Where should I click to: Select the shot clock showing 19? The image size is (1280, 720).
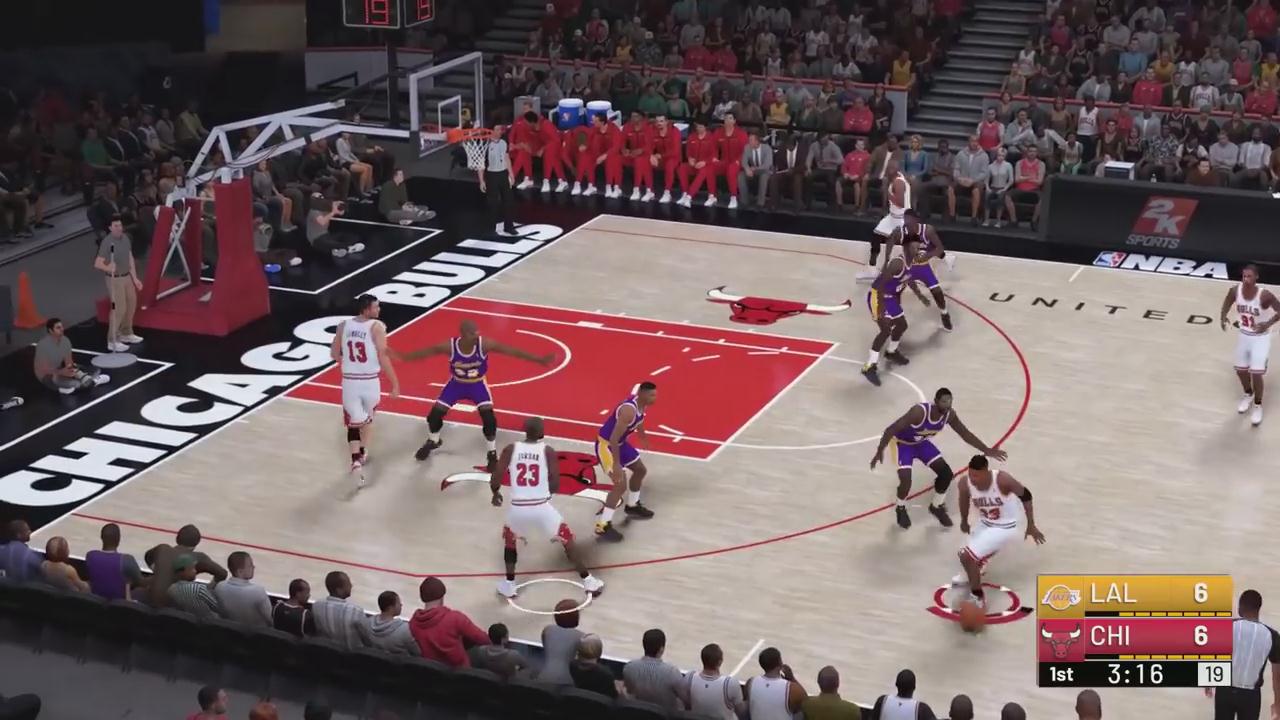[x=1213, y=674]
